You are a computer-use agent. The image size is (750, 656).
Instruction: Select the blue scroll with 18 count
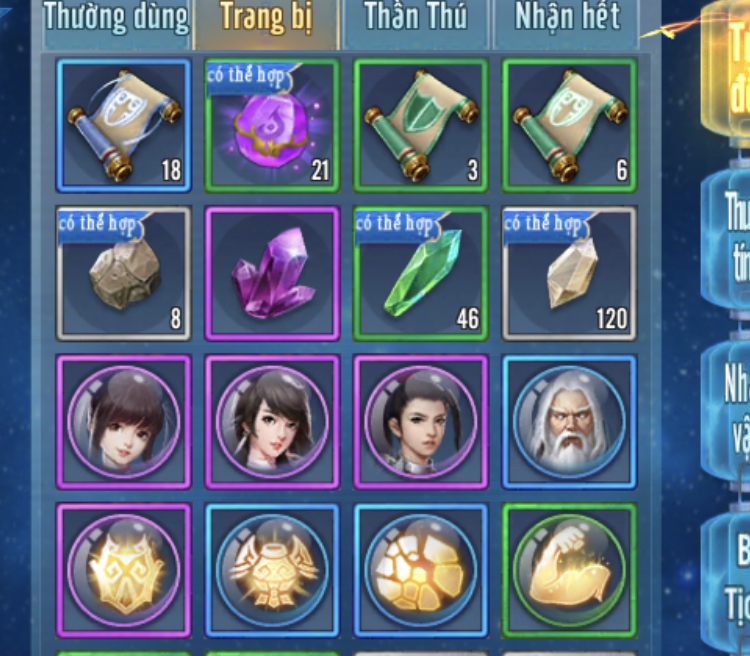pyautogui.click(x=124, y=125)
